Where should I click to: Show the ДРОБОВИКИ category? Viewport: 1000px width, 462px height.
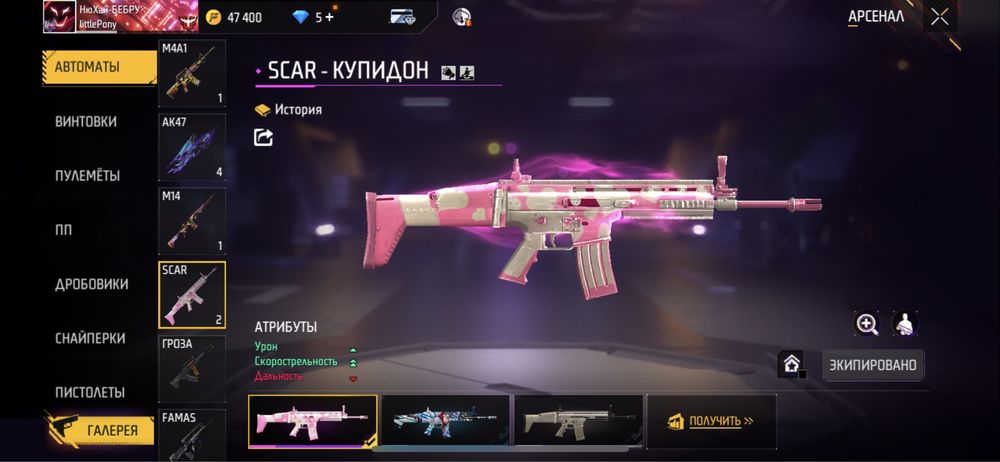coord(91,284)
